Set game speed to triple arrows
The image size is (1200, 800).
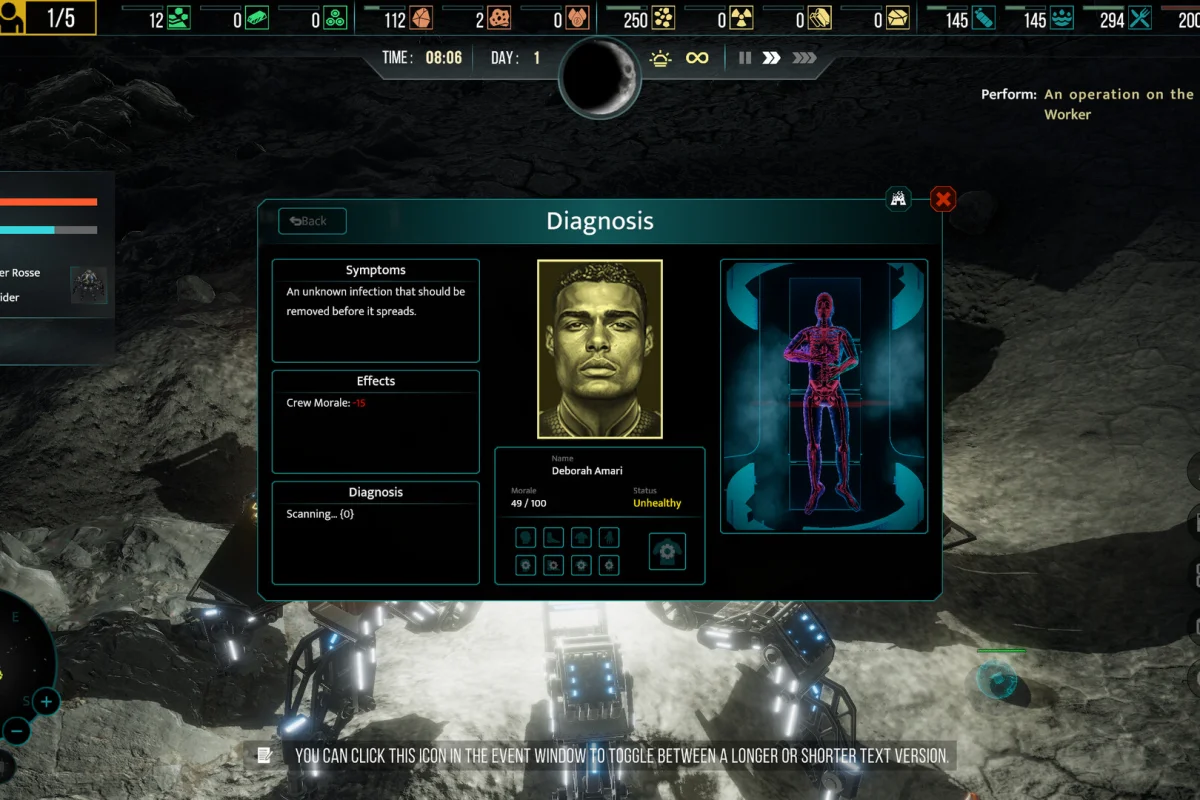804,58
